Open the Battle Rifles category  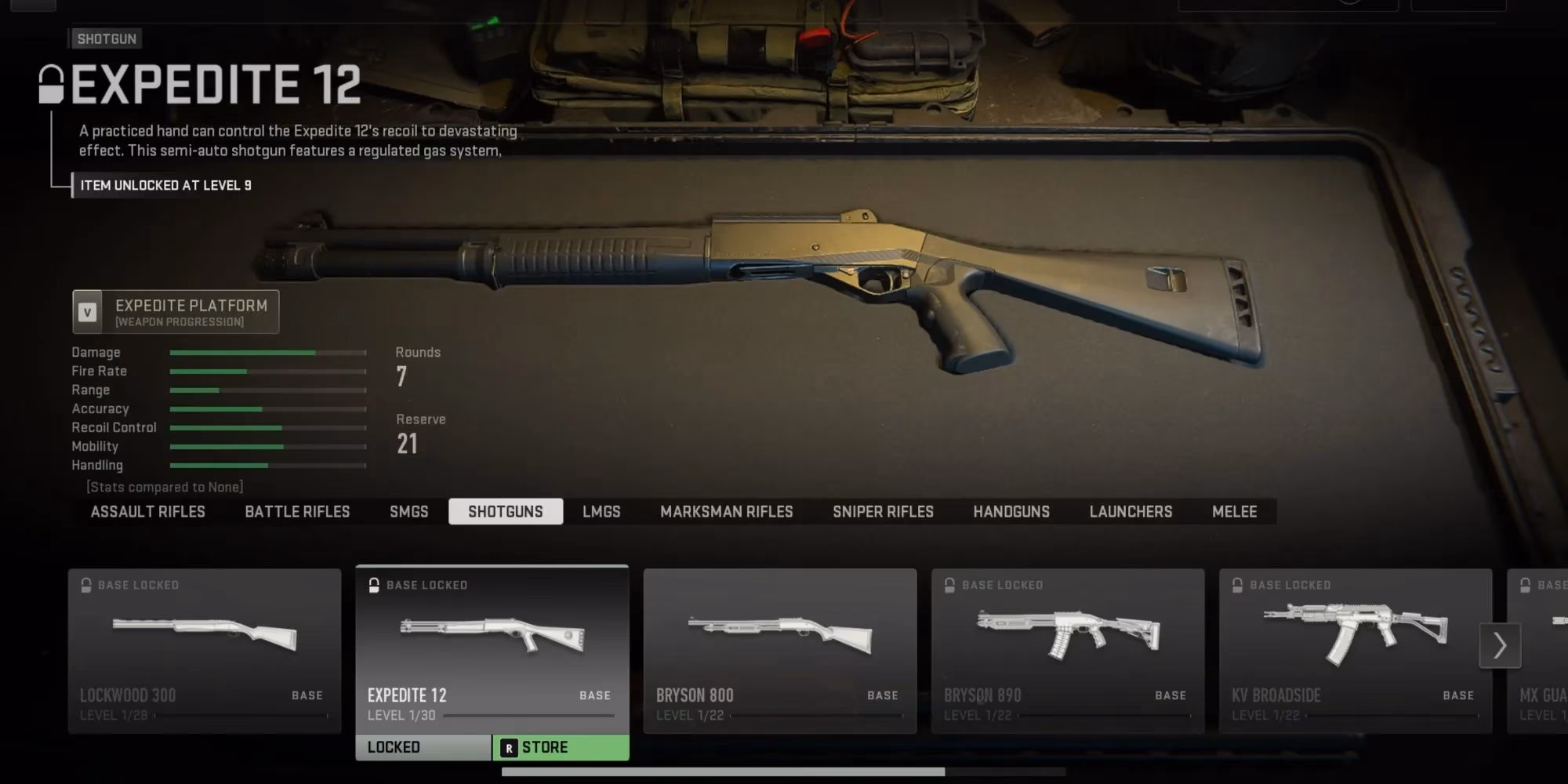[x=297, y=512]
